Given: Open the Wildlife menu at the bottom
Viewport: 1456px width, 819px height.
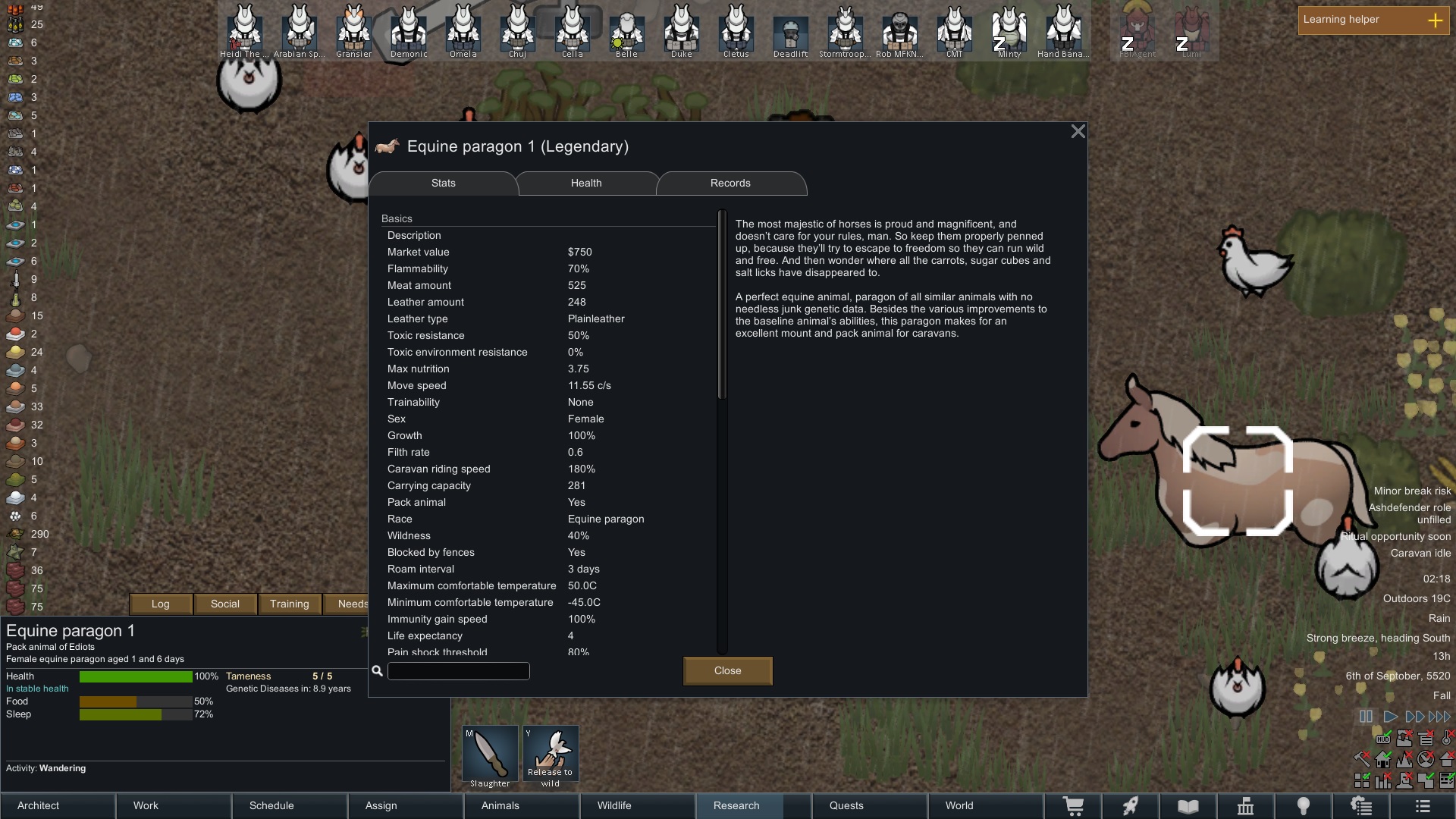Looking at the screenshot, I should click(x=637, y=805).
